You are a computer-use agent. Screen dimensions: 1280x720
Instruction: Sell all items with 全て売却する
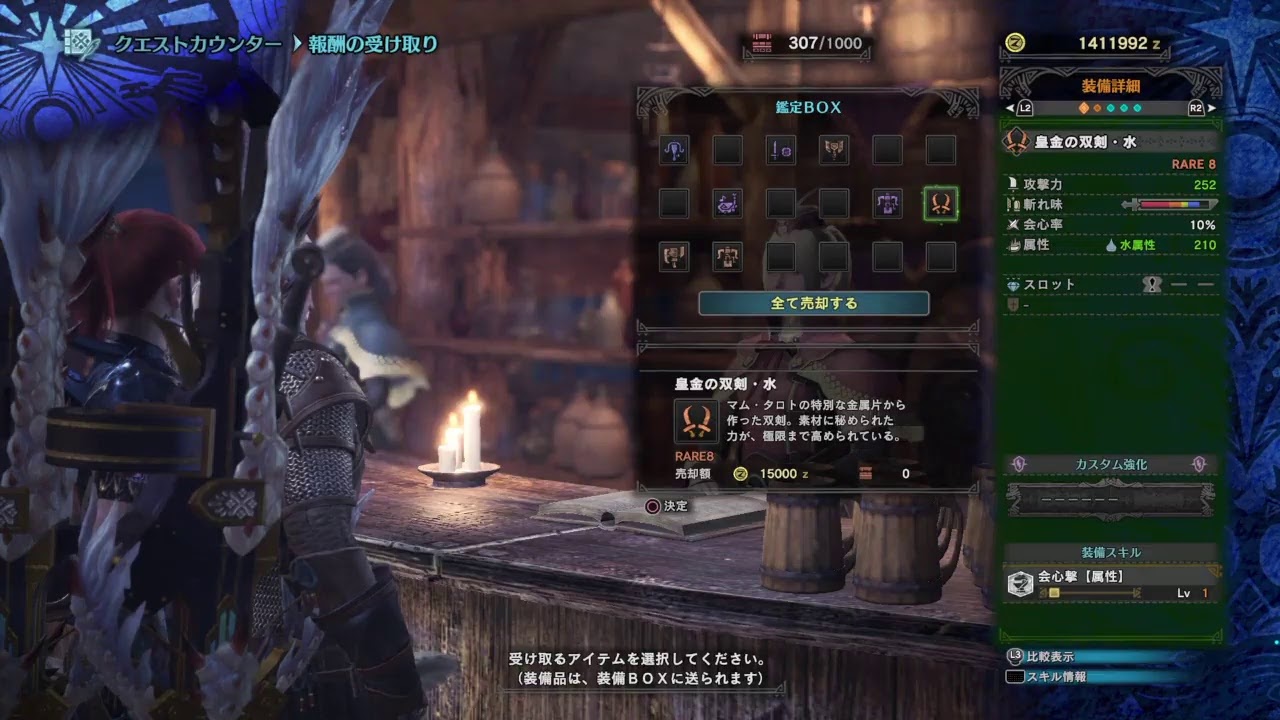coord(813,303)
